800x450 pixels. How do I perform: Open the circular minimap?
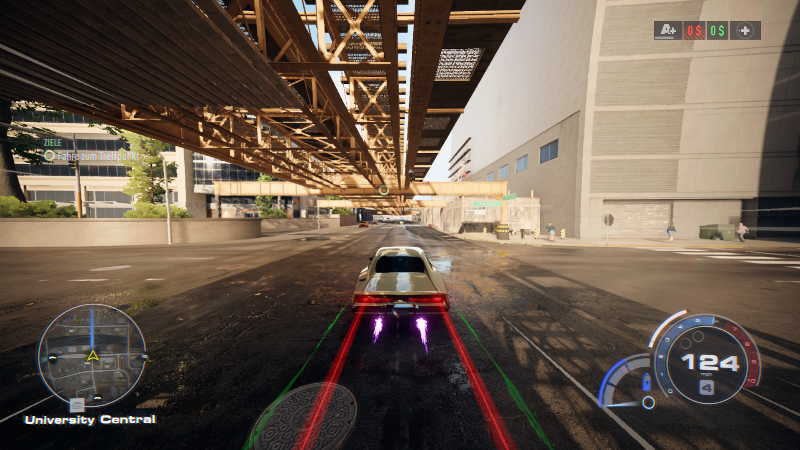(x=92, y=357)
